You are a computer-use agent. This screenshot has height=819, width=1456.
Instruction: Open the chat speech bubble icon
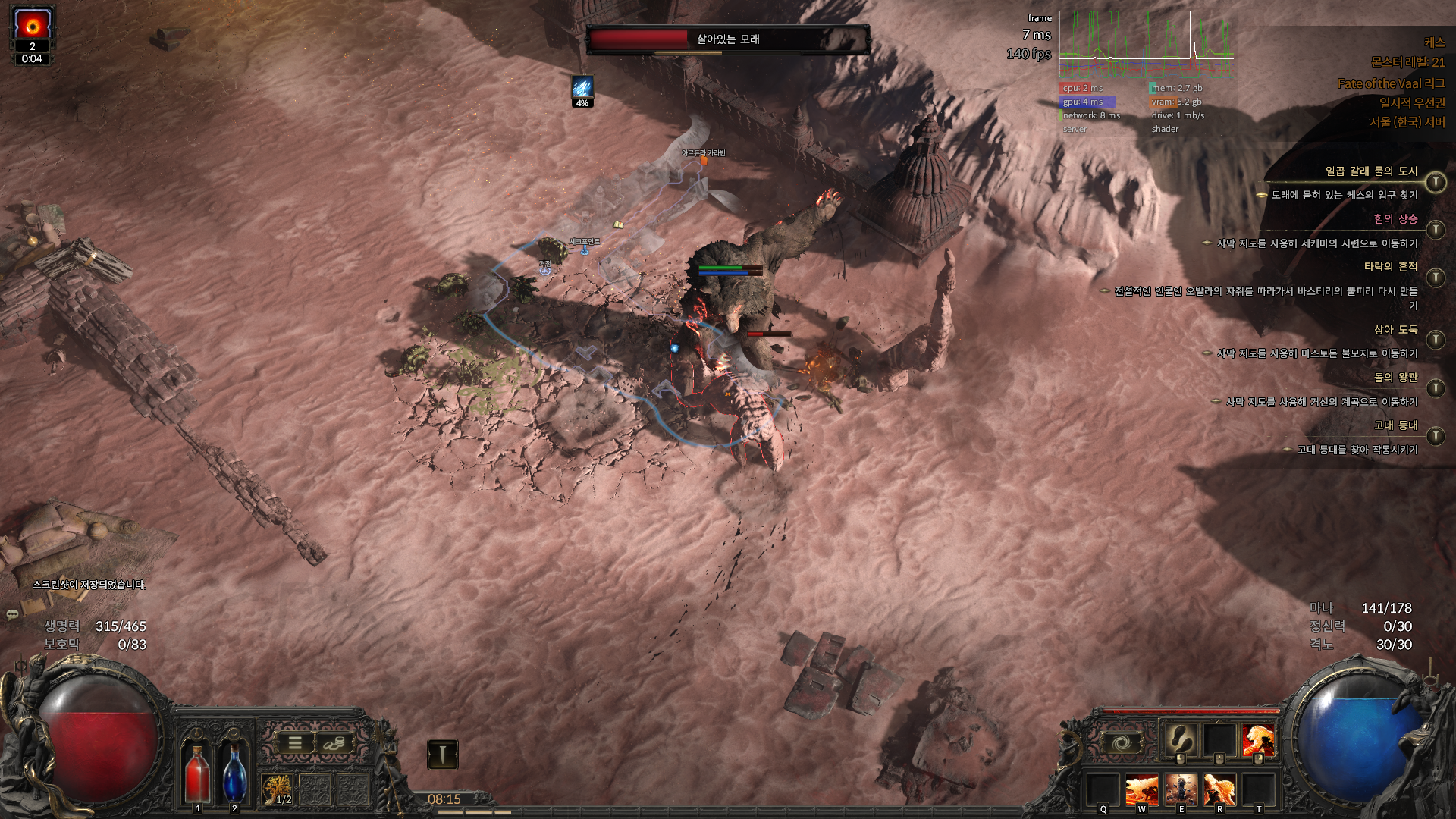pyautogui.click(x=12, y=614)
